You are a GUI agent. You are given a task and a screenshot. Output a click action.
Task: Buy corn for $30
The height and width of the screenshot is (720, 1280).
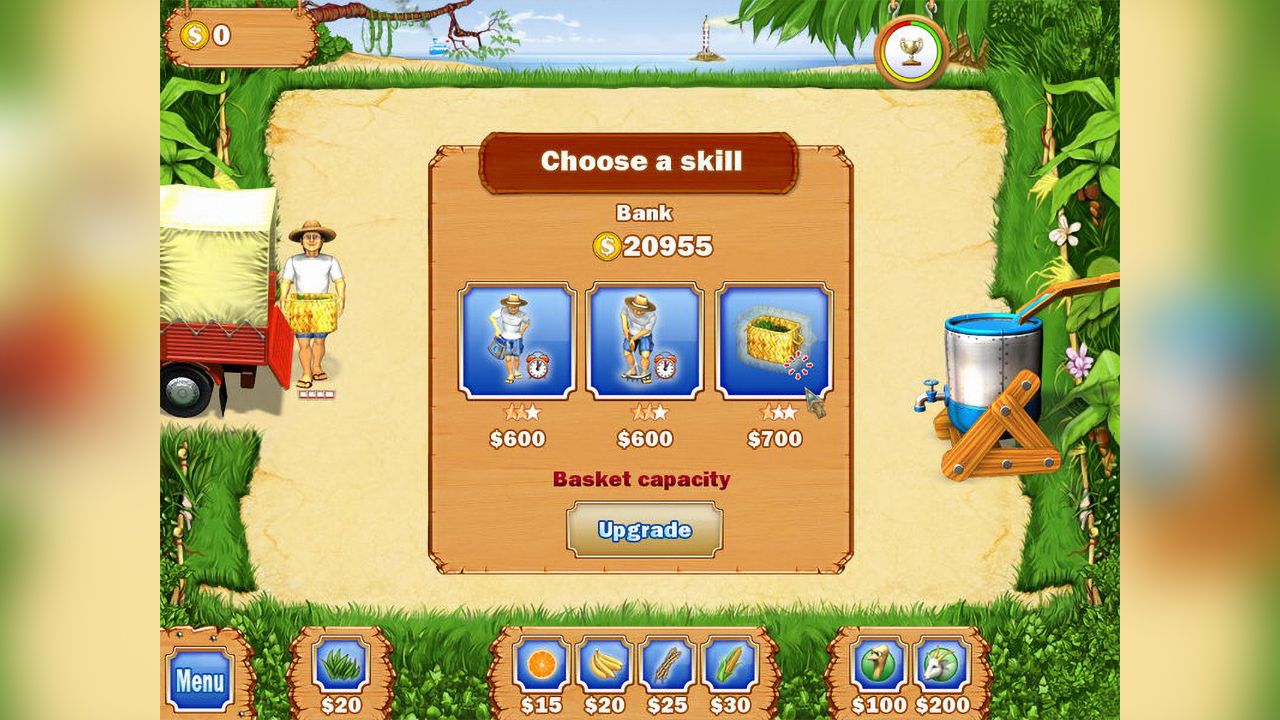727,670
